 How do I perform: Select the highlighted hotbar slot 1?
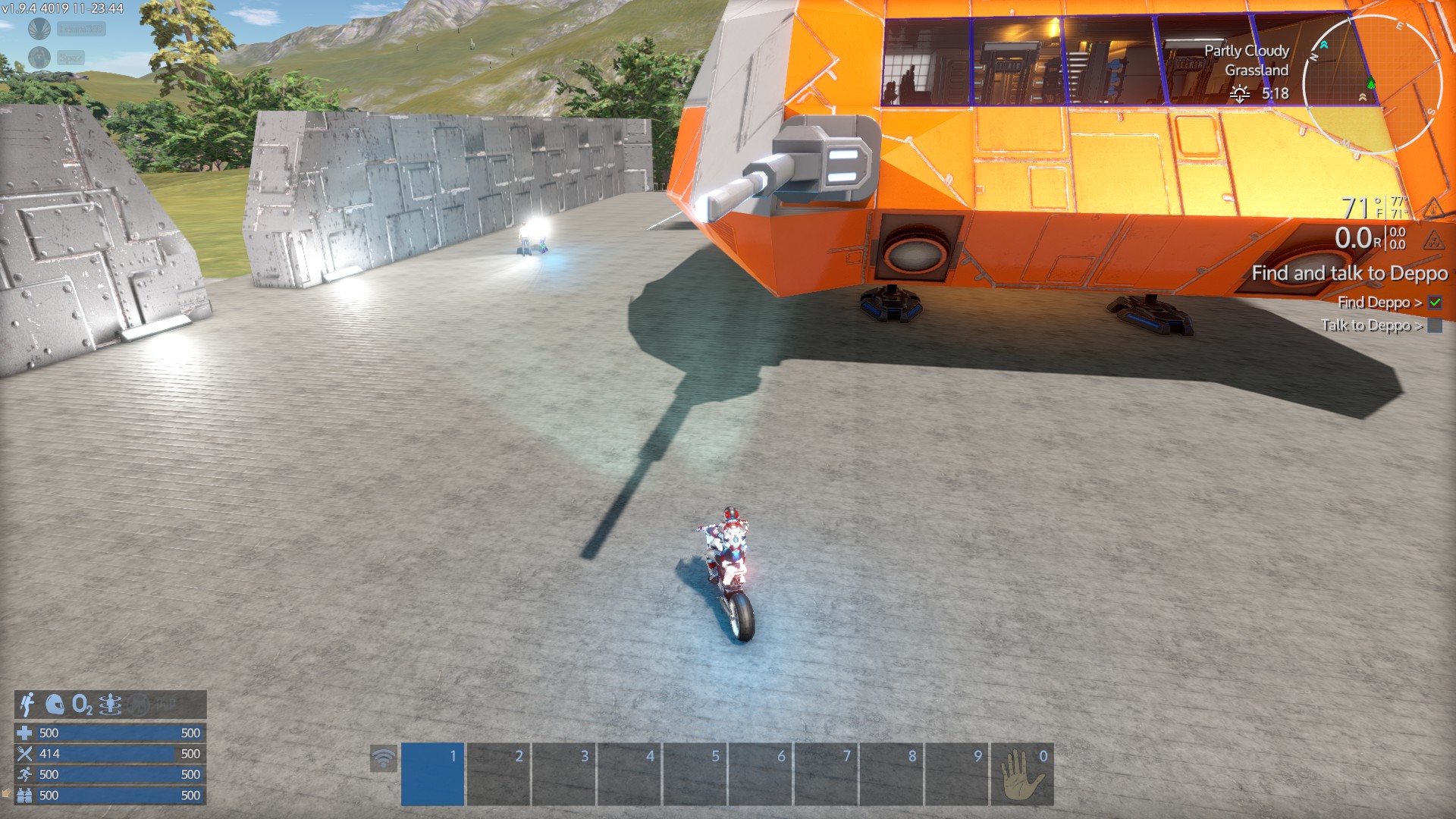[x=432, y=773]
